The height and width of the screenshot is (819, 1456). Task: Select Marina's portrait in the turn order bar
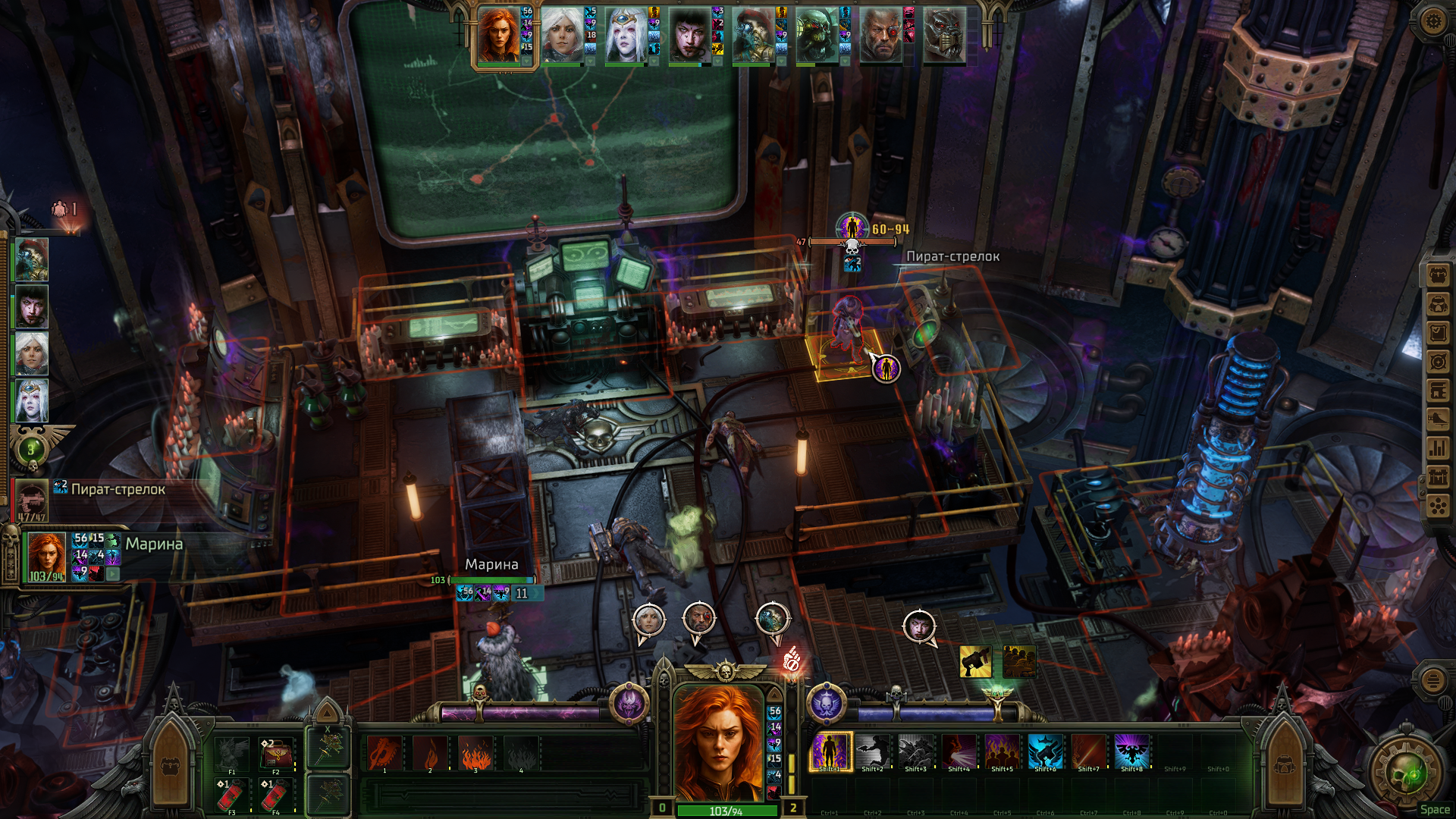[x=500, y=36]
